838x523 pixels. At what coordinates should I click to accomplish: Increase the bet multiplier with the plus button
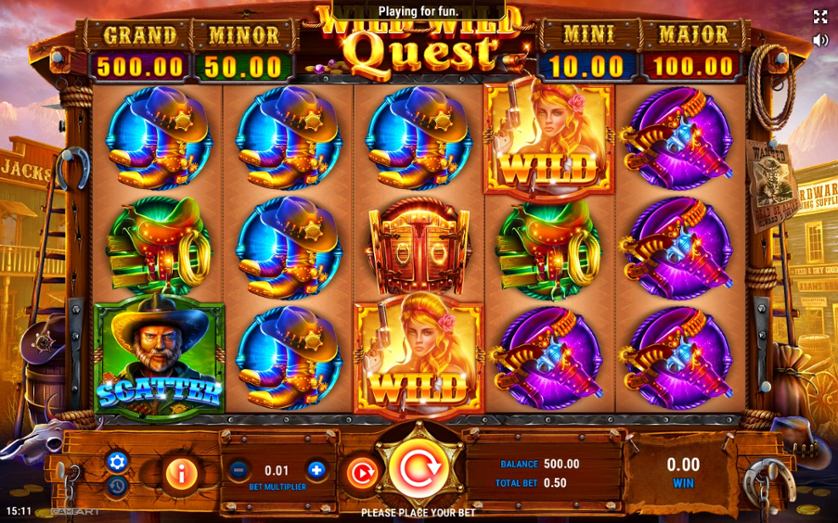(x=316, y=469)
